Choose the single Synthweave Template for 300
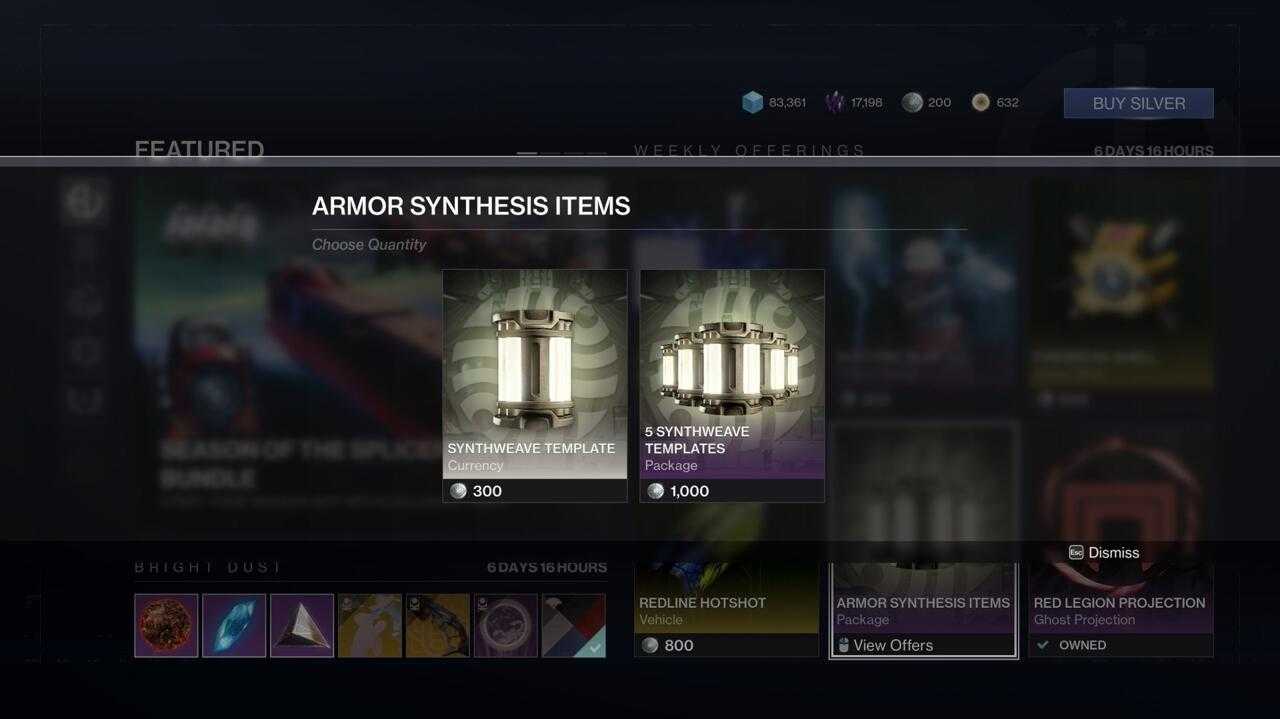Screen dimensions: 1280x719 [535, 385]
